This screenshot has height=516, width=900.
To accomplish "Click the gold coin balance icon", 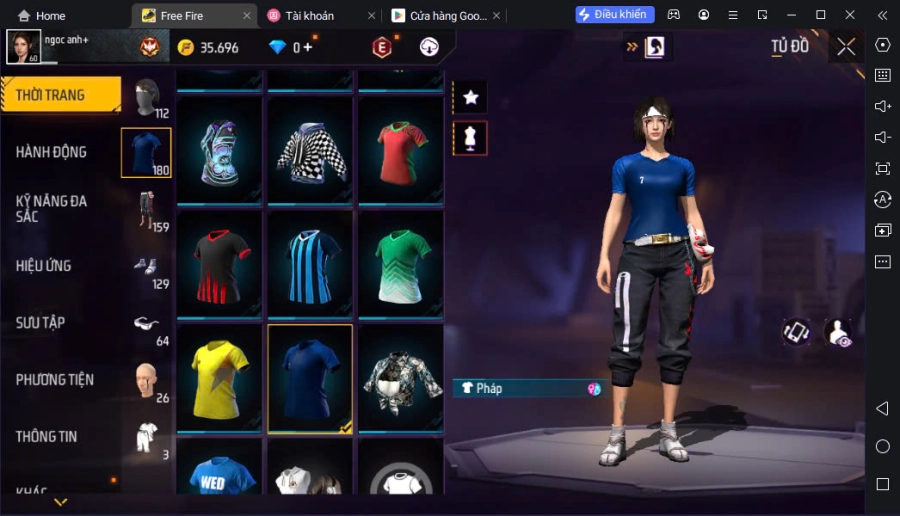I will coord(185,47).
